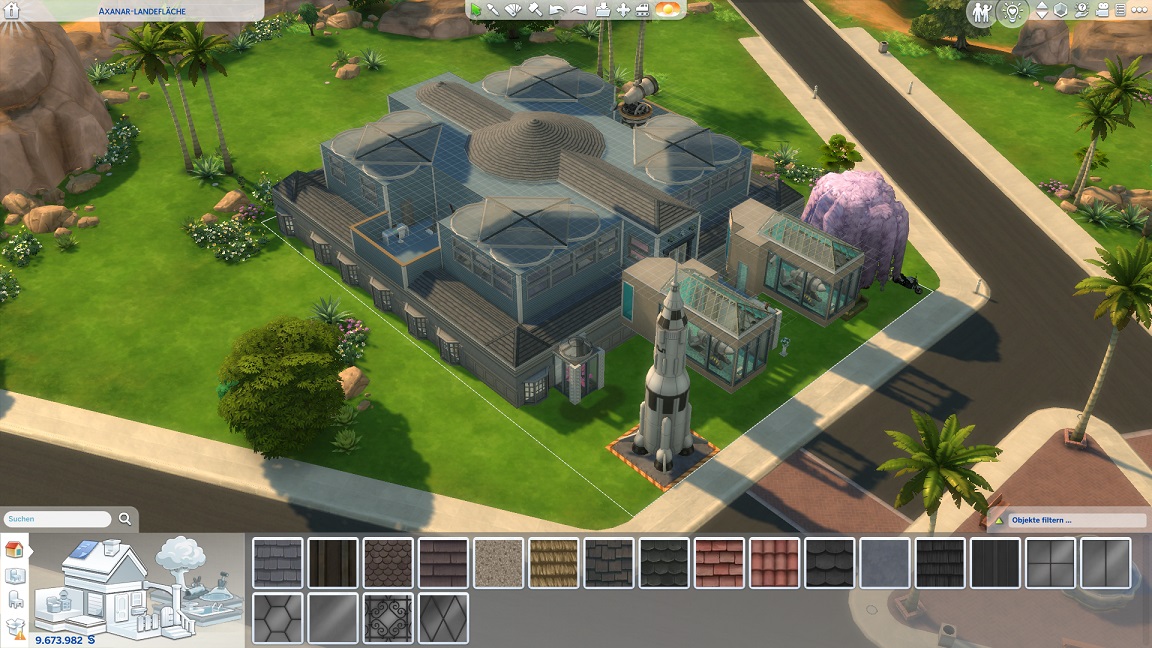Click the Suchen search field
The width and height of the screenshot is (1152, 648).
[x=57, y=519]
